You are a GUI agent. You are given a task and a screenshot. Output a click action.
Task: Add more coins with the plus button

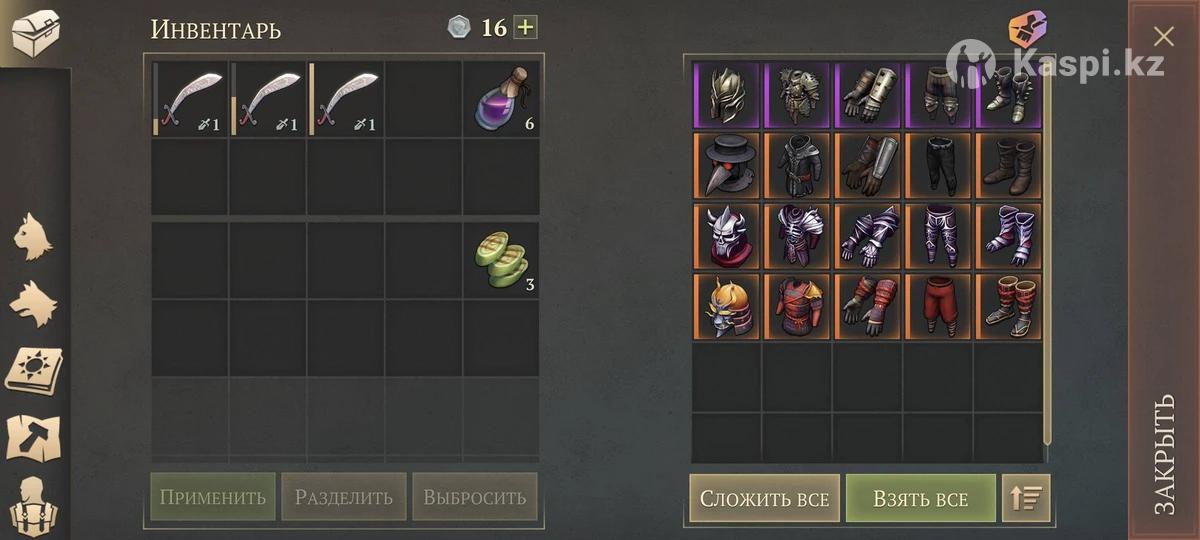pos(525,27)
